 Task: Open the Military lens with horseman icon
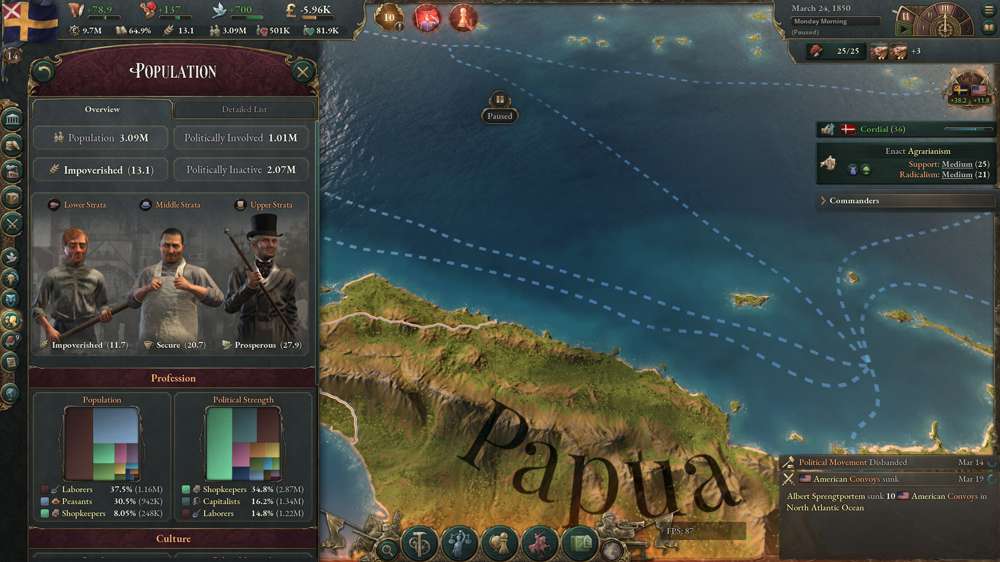[x=540, y=544]
